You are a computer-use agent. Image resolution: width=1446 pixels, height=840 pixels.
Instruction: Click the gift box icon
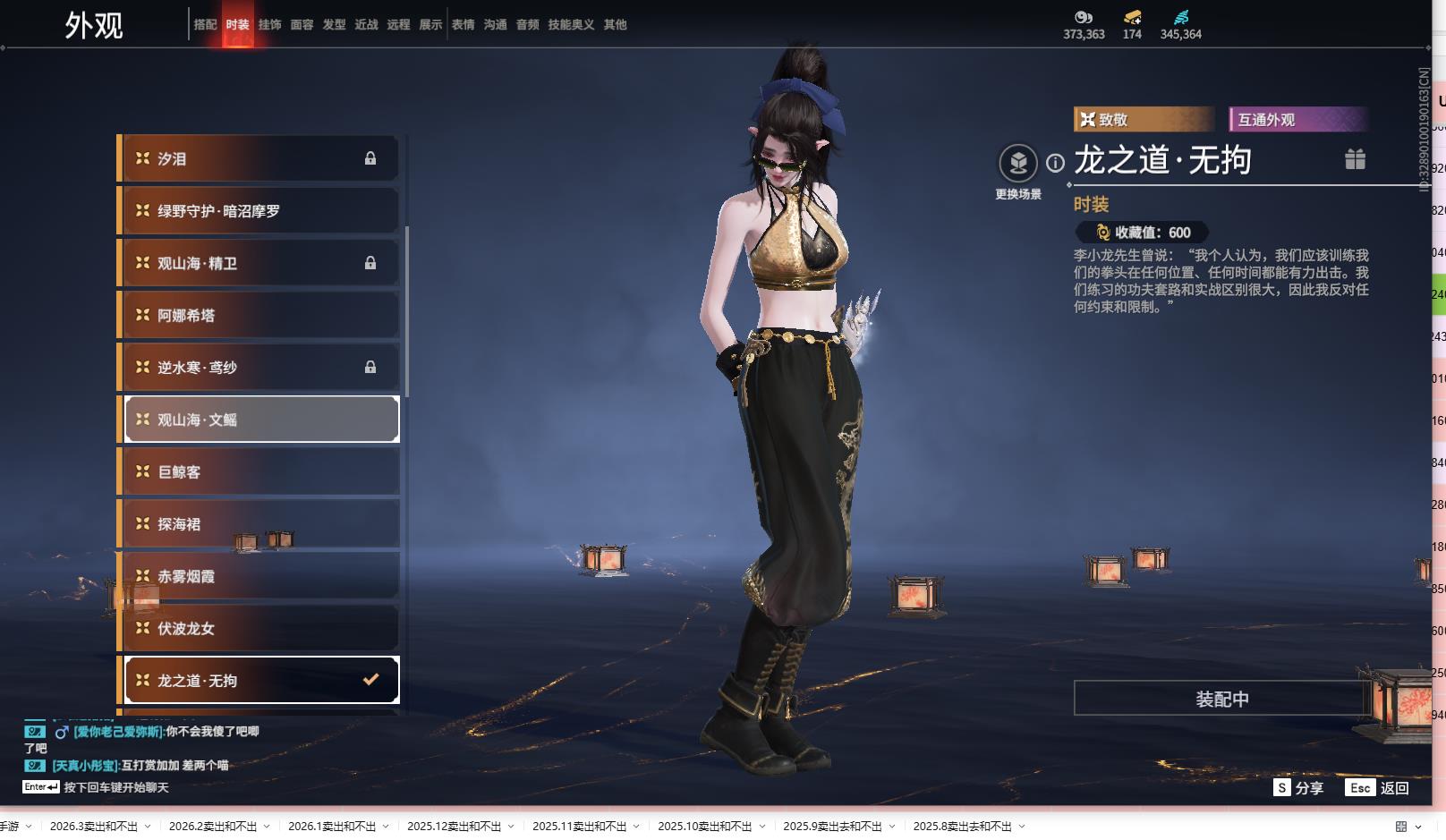coord(1355,159)
